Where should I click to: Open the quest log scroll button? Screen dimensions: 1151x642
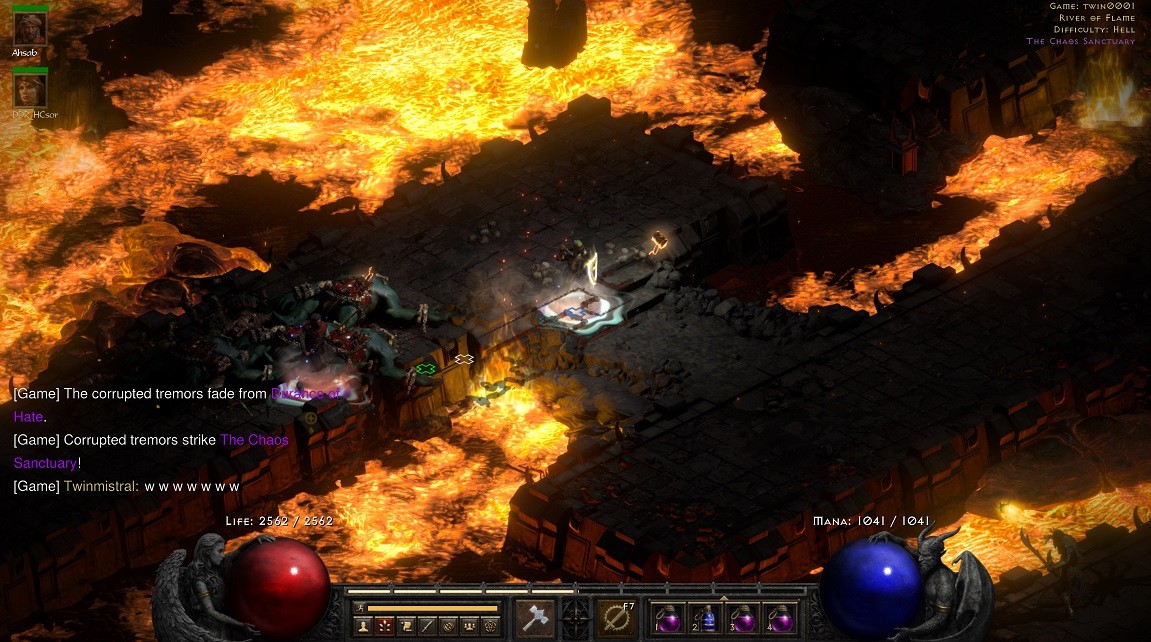406,626
